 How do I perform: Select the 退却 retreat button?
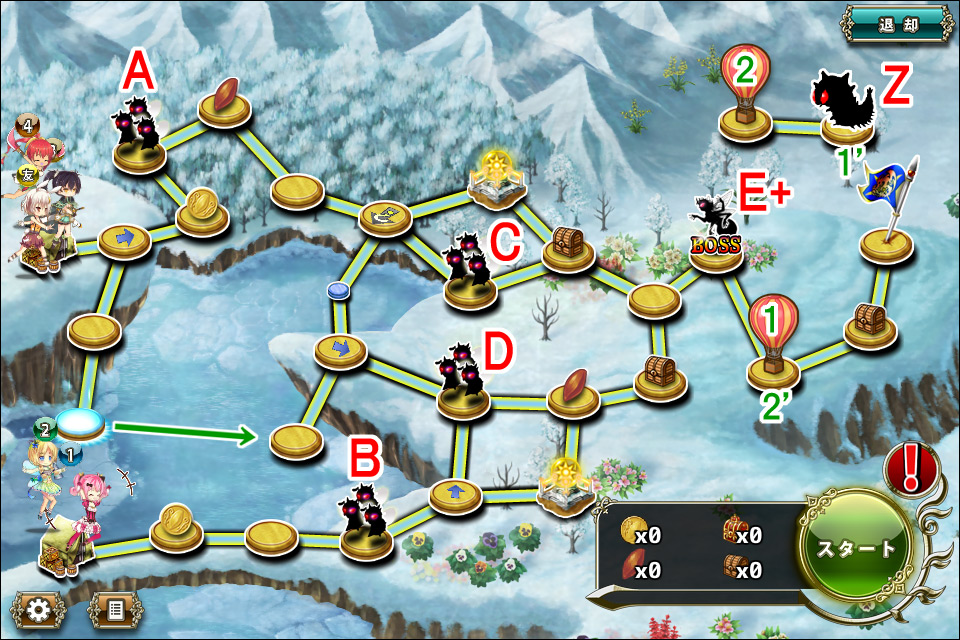point(896,23)
